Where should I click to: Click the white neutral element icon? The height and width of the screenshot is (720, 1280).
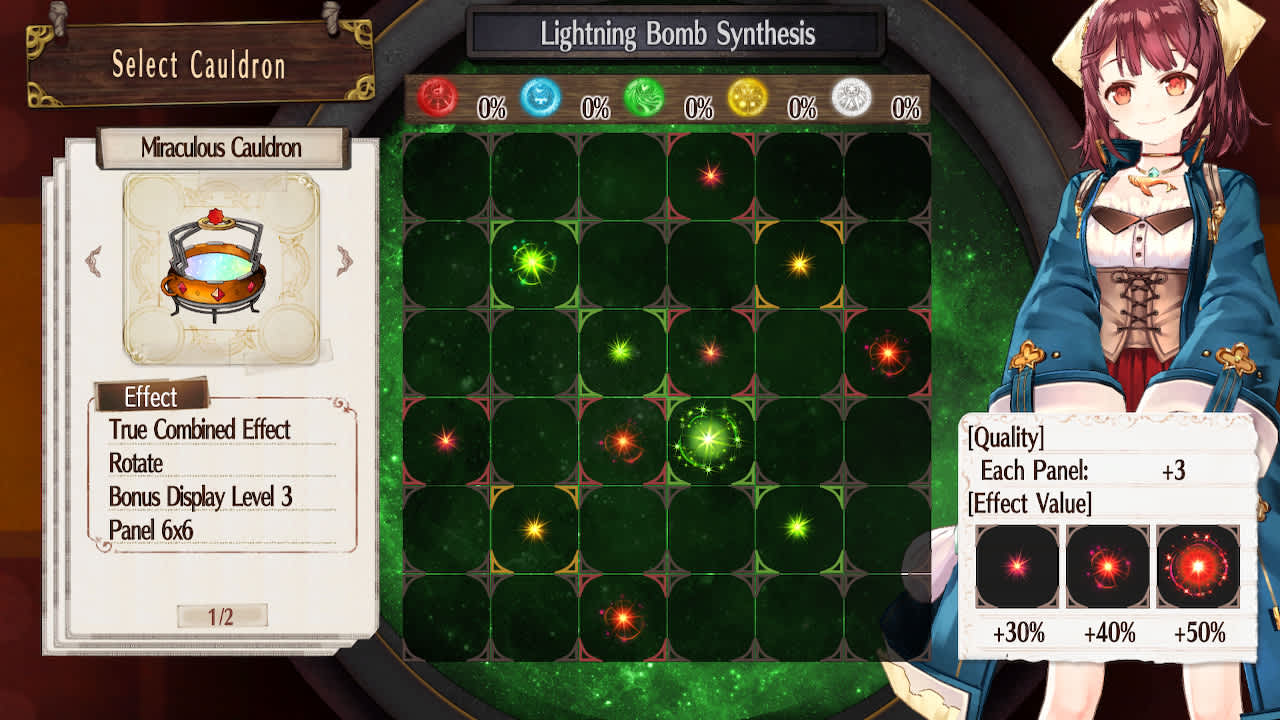(853, 100)
